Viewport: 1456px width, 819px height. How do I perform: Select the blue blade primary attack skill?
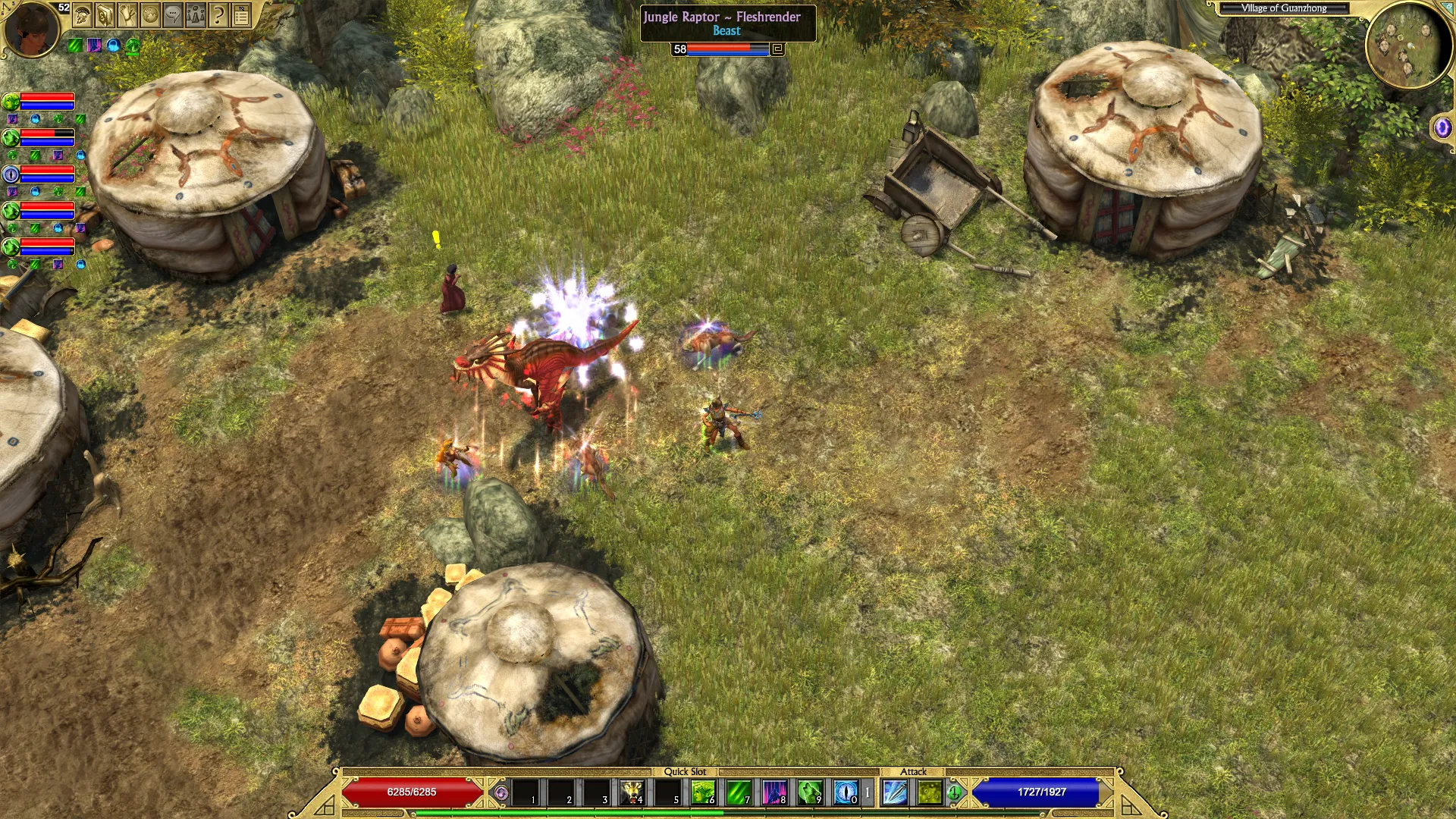coord(895,792)
